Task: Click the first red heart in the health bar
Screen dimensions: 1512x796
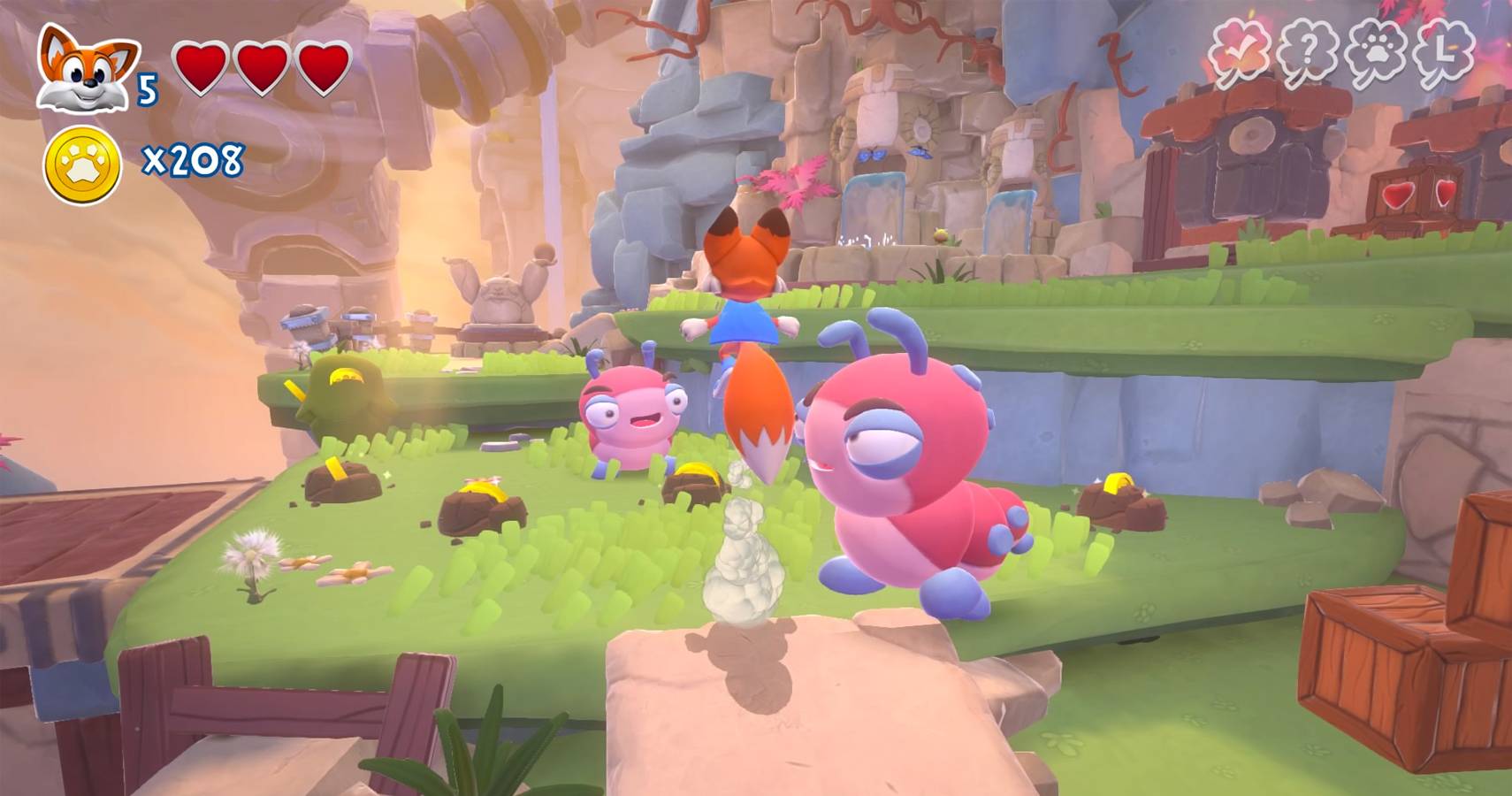Action: pyautogui.click(x=202, y=67)
